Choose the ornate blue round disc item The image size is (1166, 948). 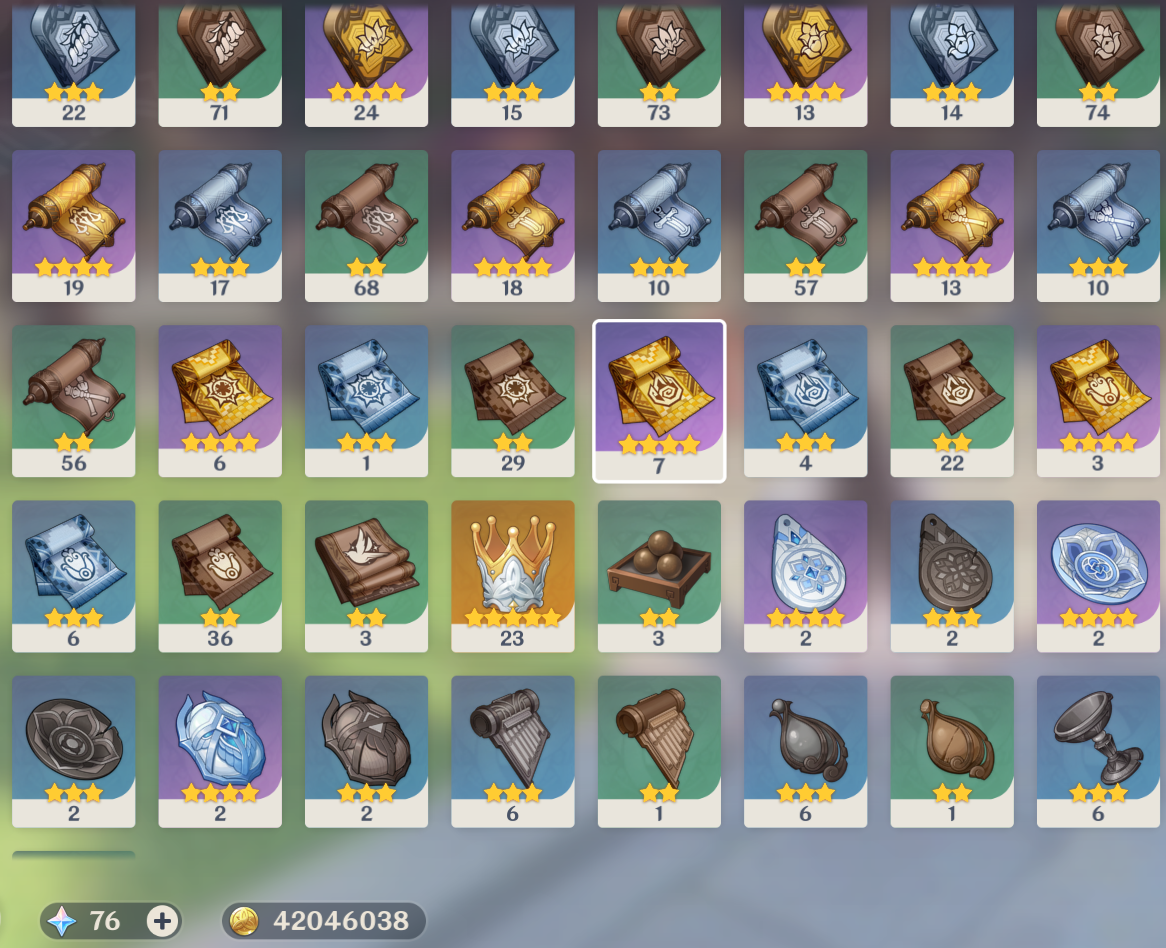click(1097, 575)
